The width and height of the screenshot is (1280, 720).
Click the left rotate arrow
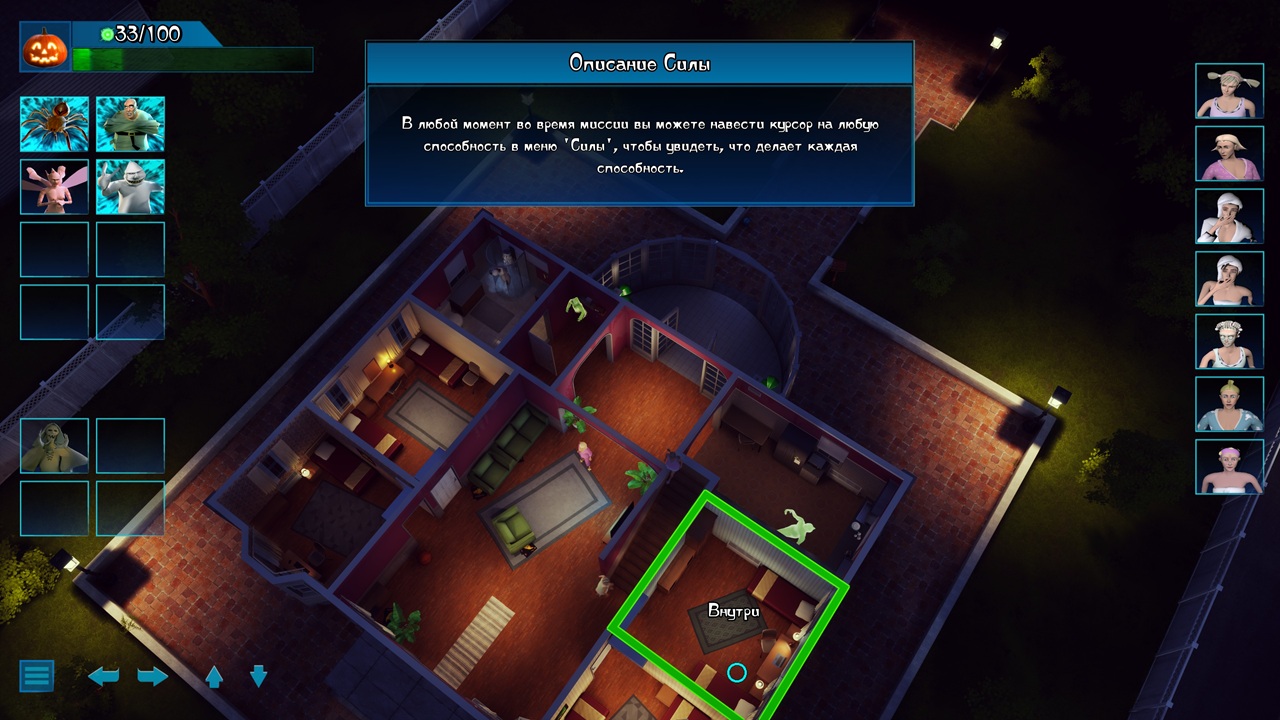pyautogui.click(x=104, y=676)
